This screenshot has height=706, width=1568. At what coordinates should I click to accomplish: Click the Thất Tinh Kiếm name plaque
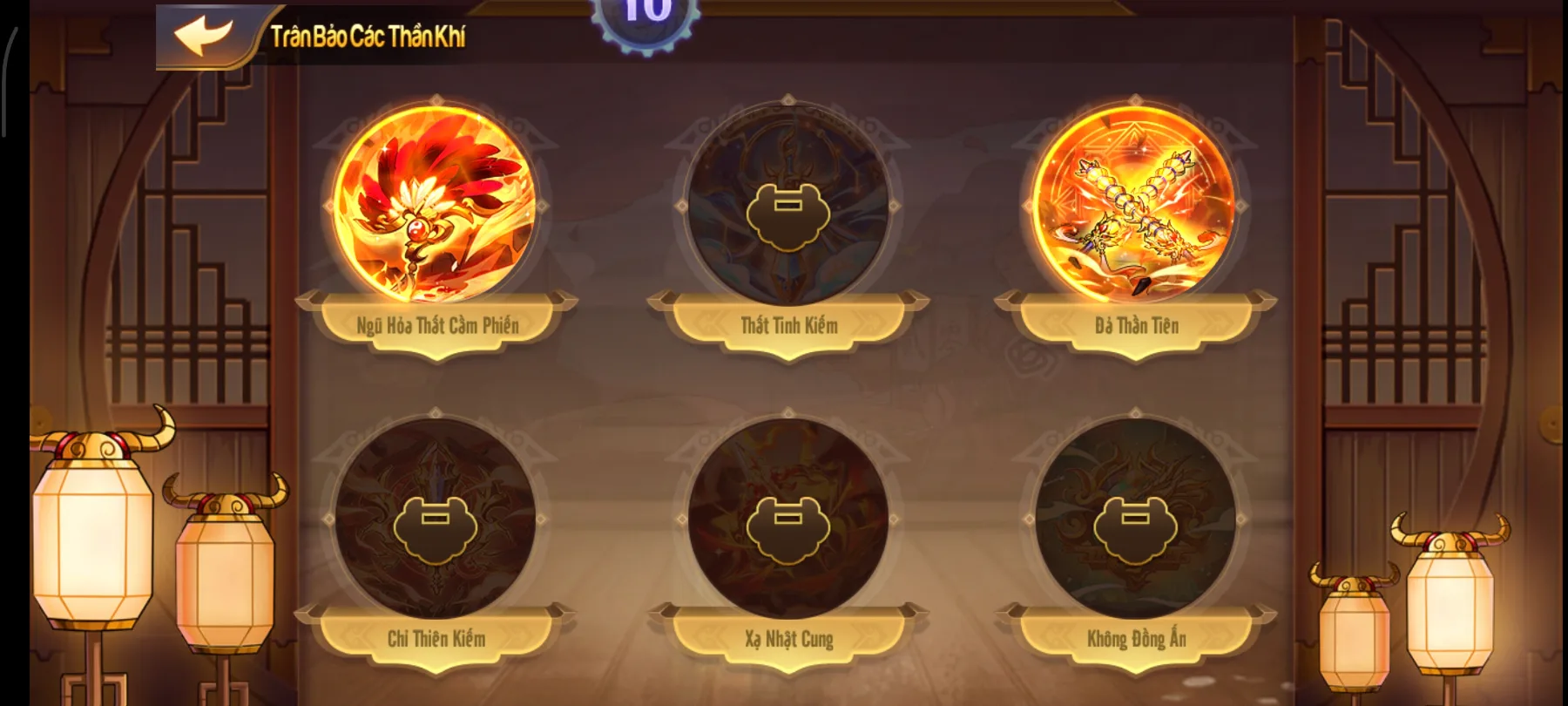pyautogui.click(x=788, y=325)
